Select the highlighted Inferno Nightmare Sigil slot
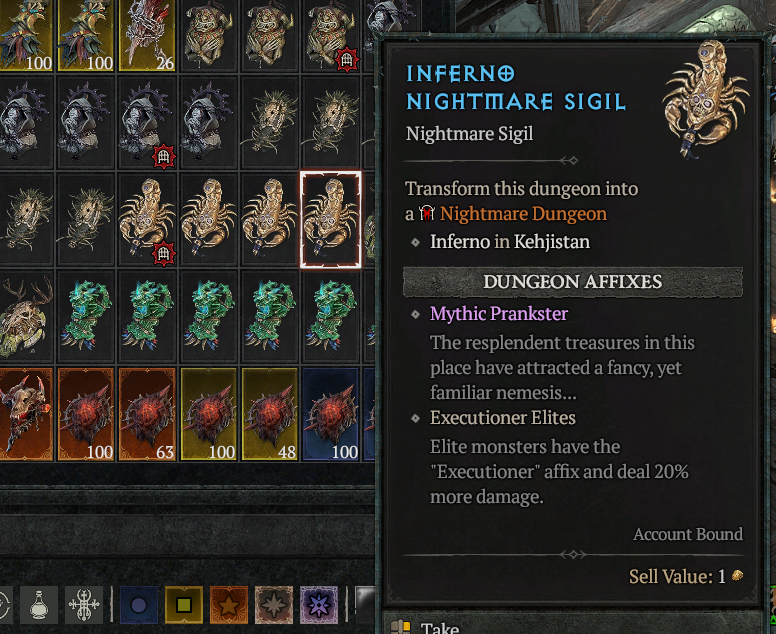 pyautogui.click(x=330, y=219)
